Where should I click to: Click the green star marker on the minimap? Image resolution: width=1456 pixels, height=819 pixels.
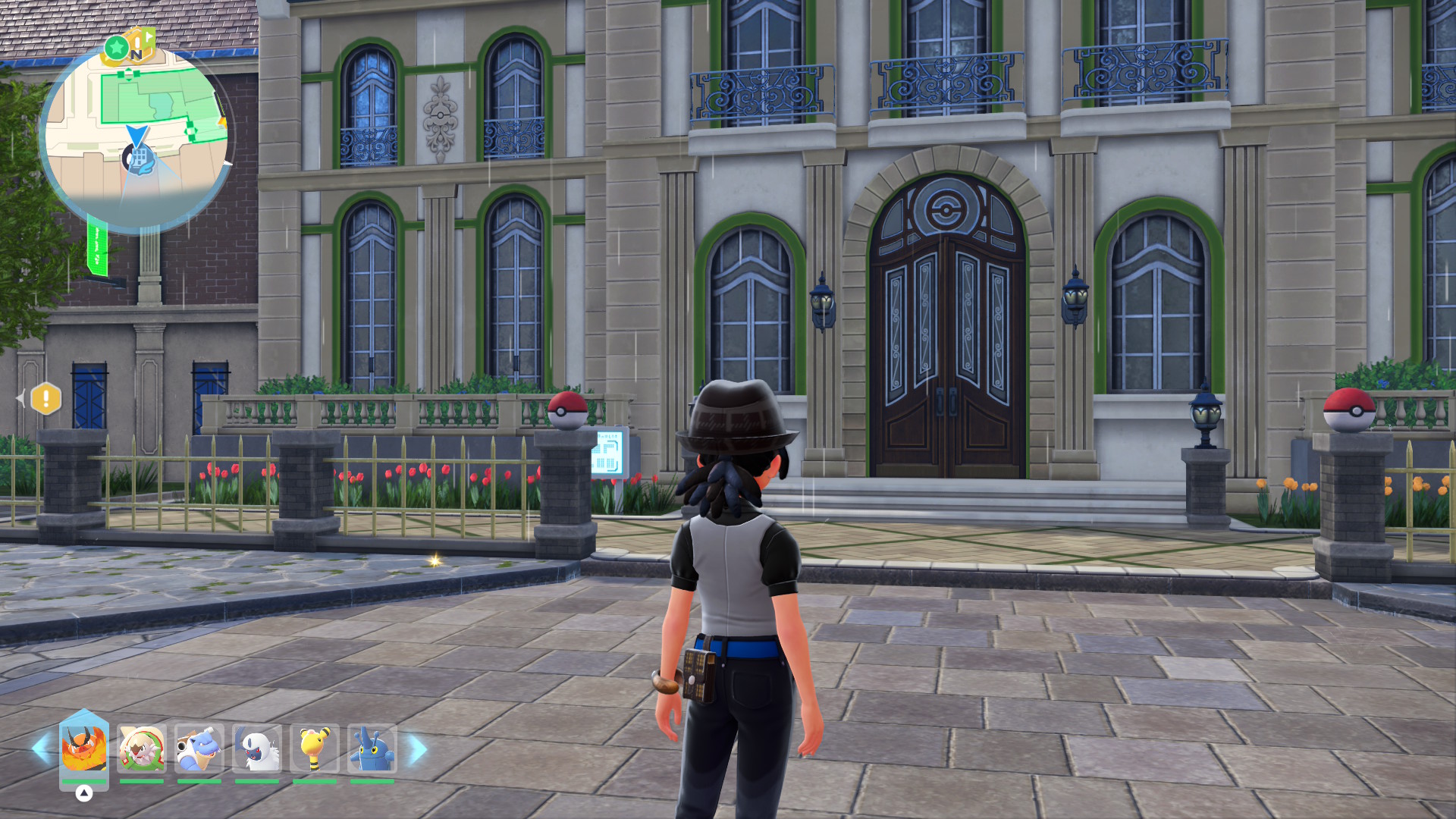tap(116, 48)
